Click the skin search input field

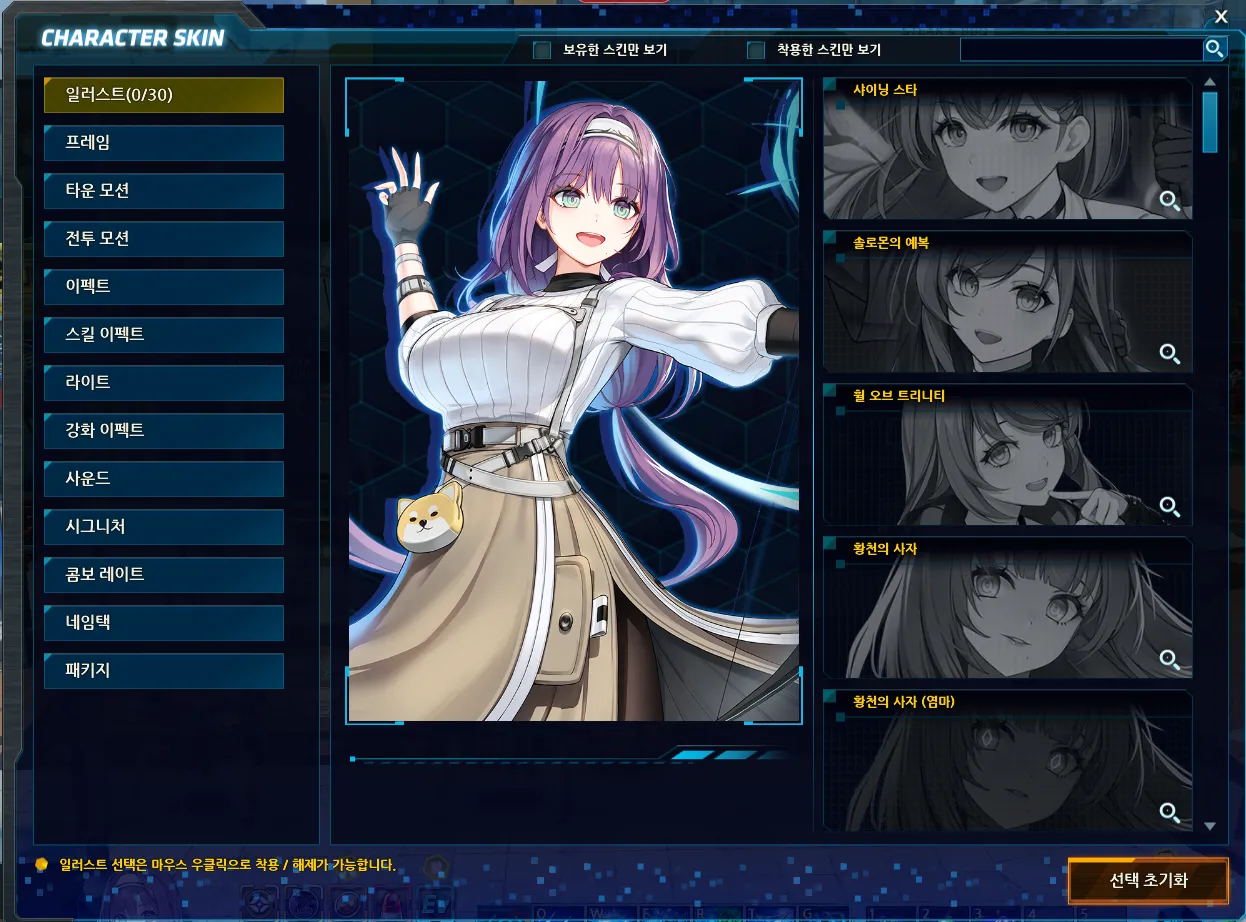tap(1080, 49)
